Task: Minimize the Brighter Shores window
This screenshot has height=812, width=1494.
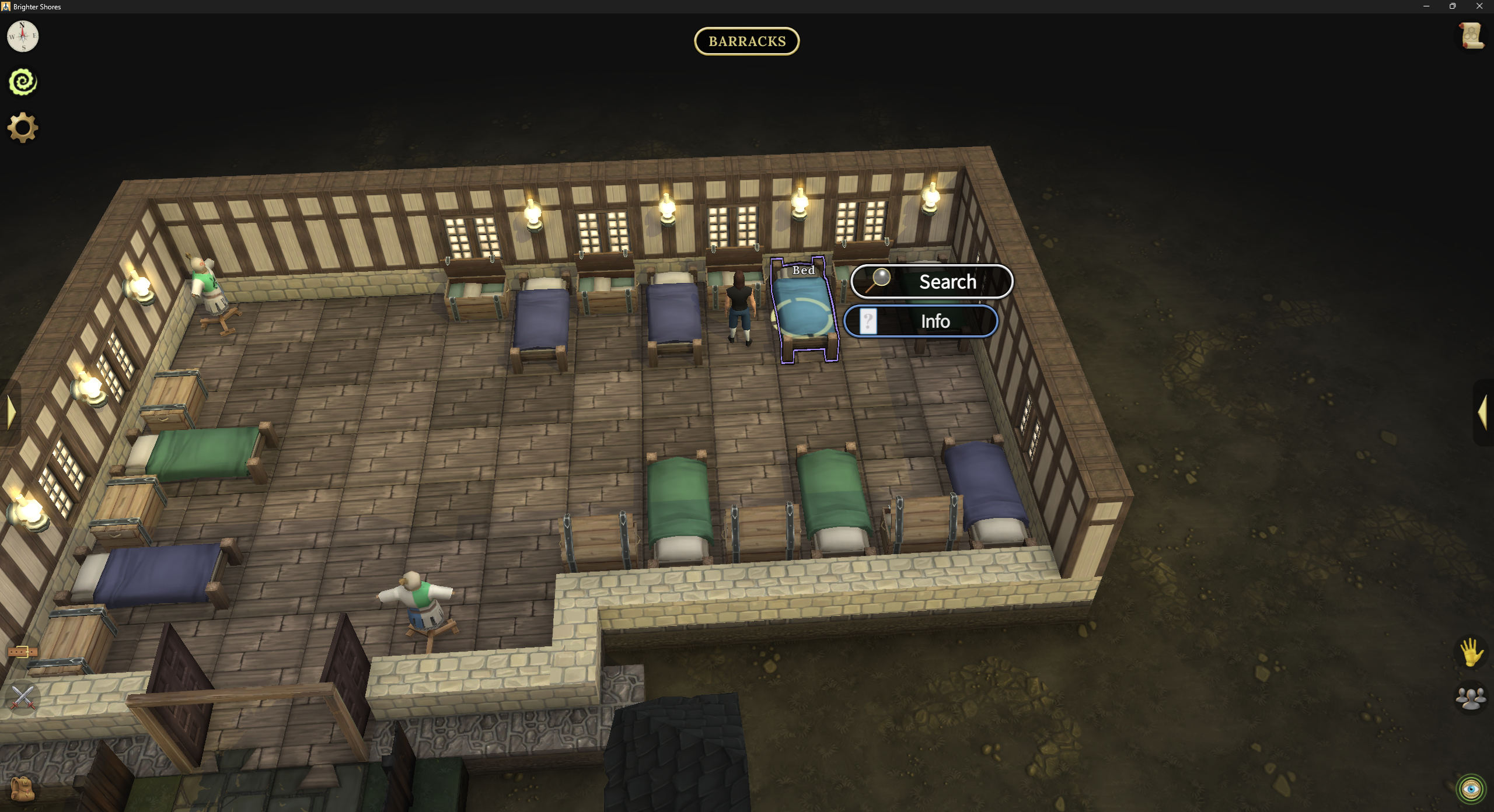Action: point(1426,6)
